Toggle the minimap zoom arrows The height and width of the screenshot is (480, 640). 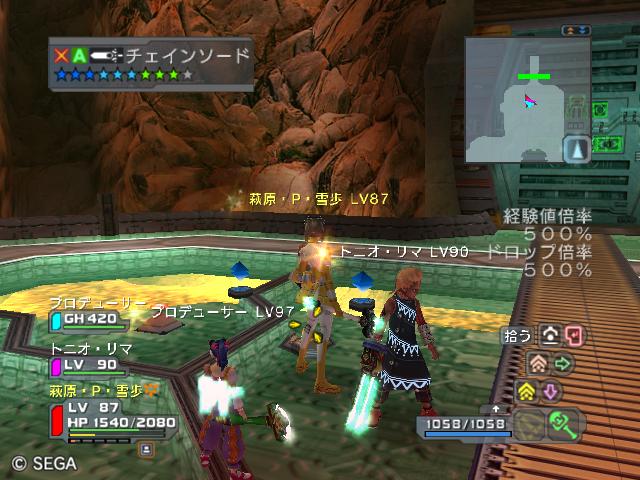click(x=575, y=31)
